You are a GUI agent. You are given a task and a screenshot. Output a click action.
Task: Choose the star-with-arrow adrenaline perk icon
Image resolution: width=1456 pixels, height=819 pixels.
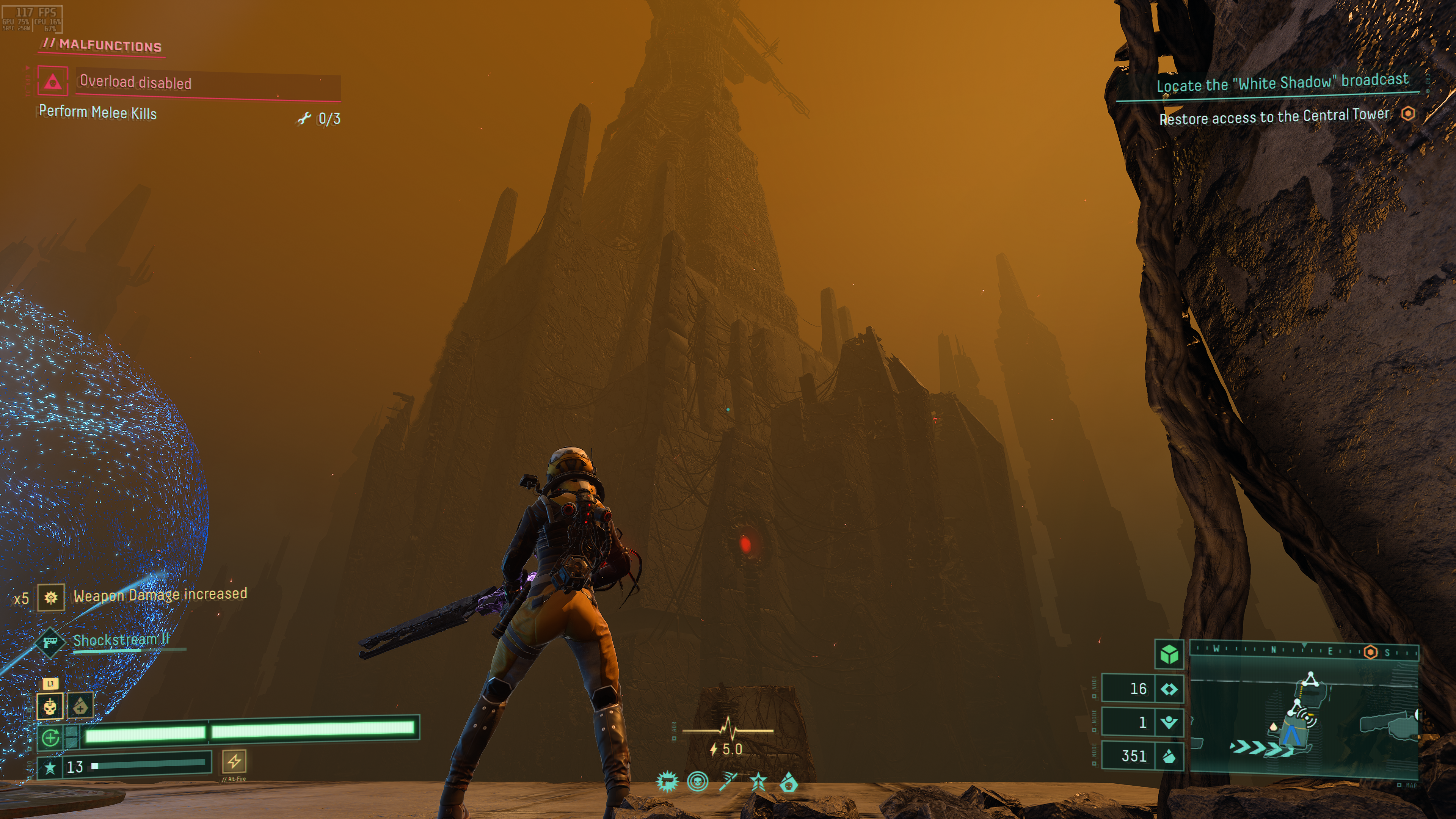pos(758,782)
